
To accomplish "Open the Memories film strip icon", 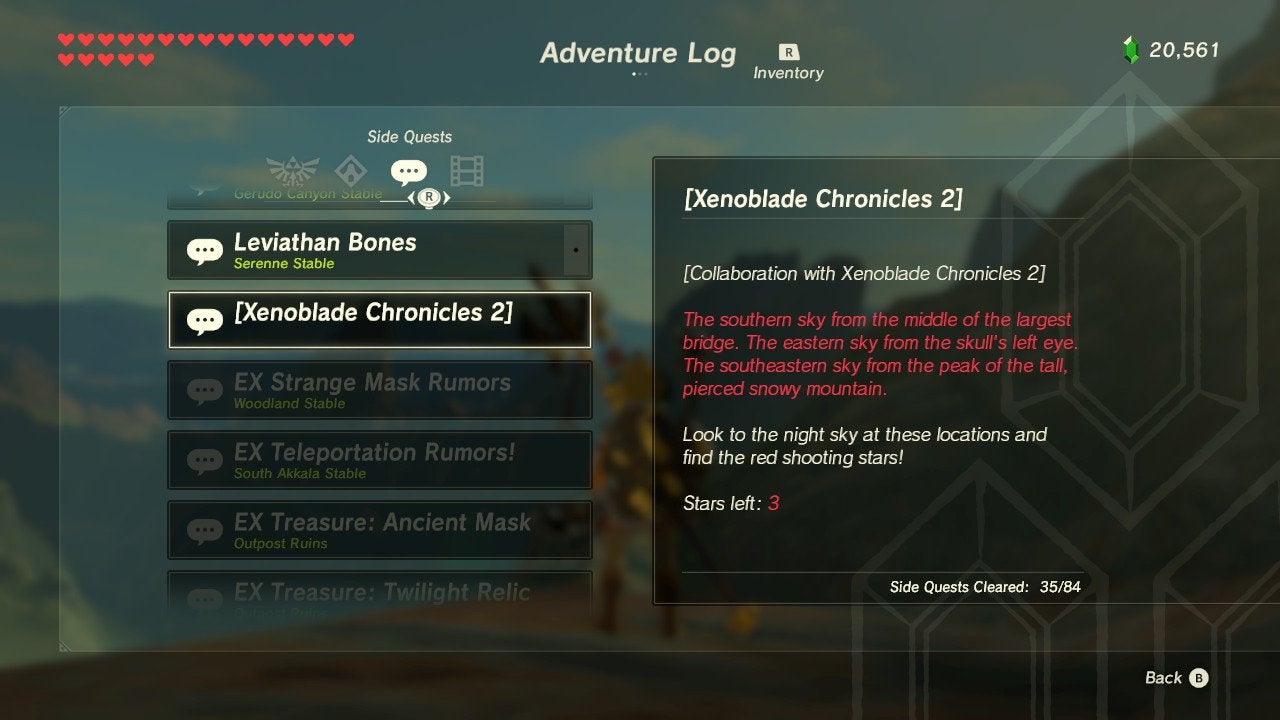I will [x=466, y=170].
